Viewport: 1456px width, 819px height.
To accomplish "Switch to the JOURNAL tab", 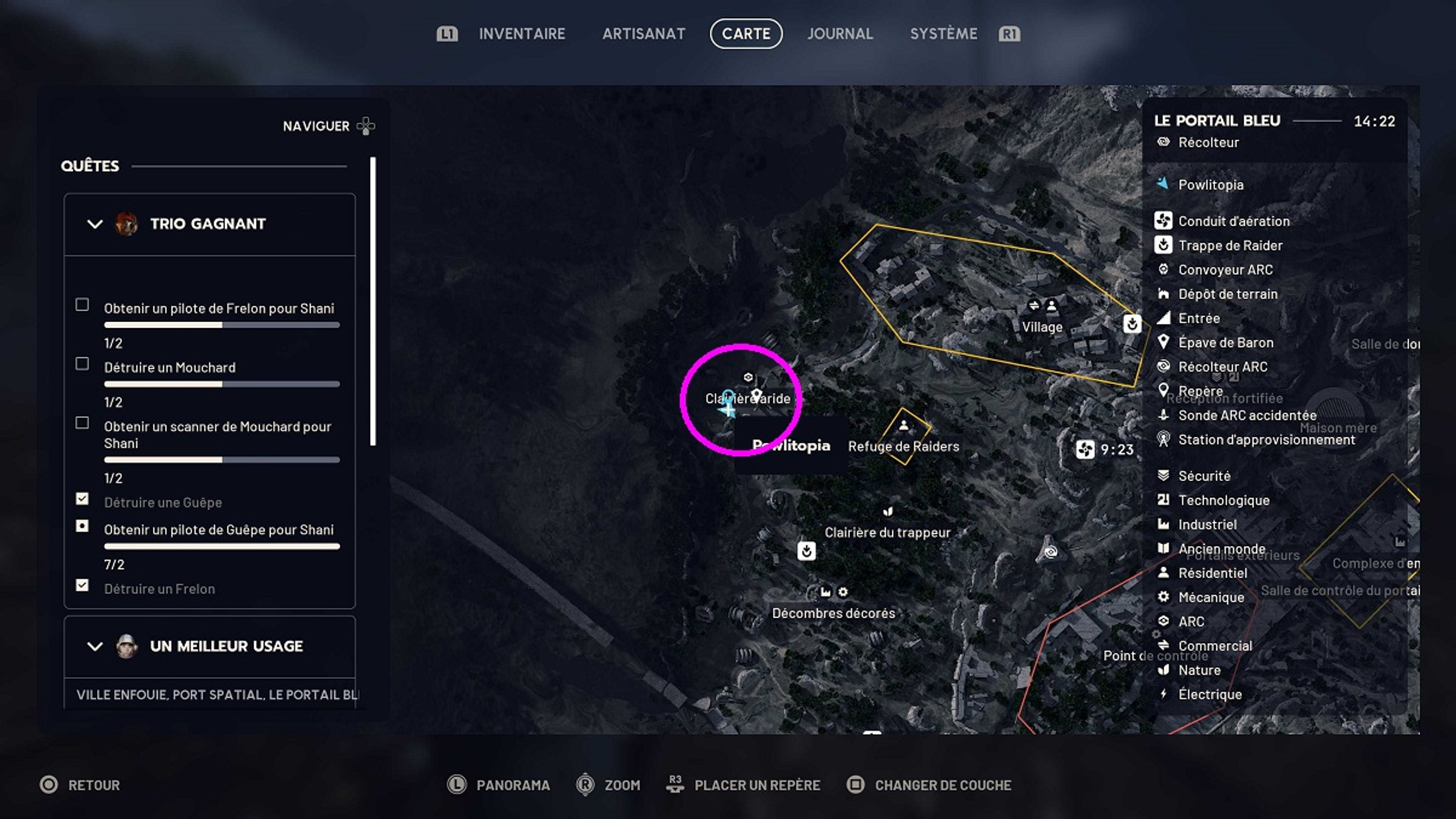I will [x=840, y=34].
